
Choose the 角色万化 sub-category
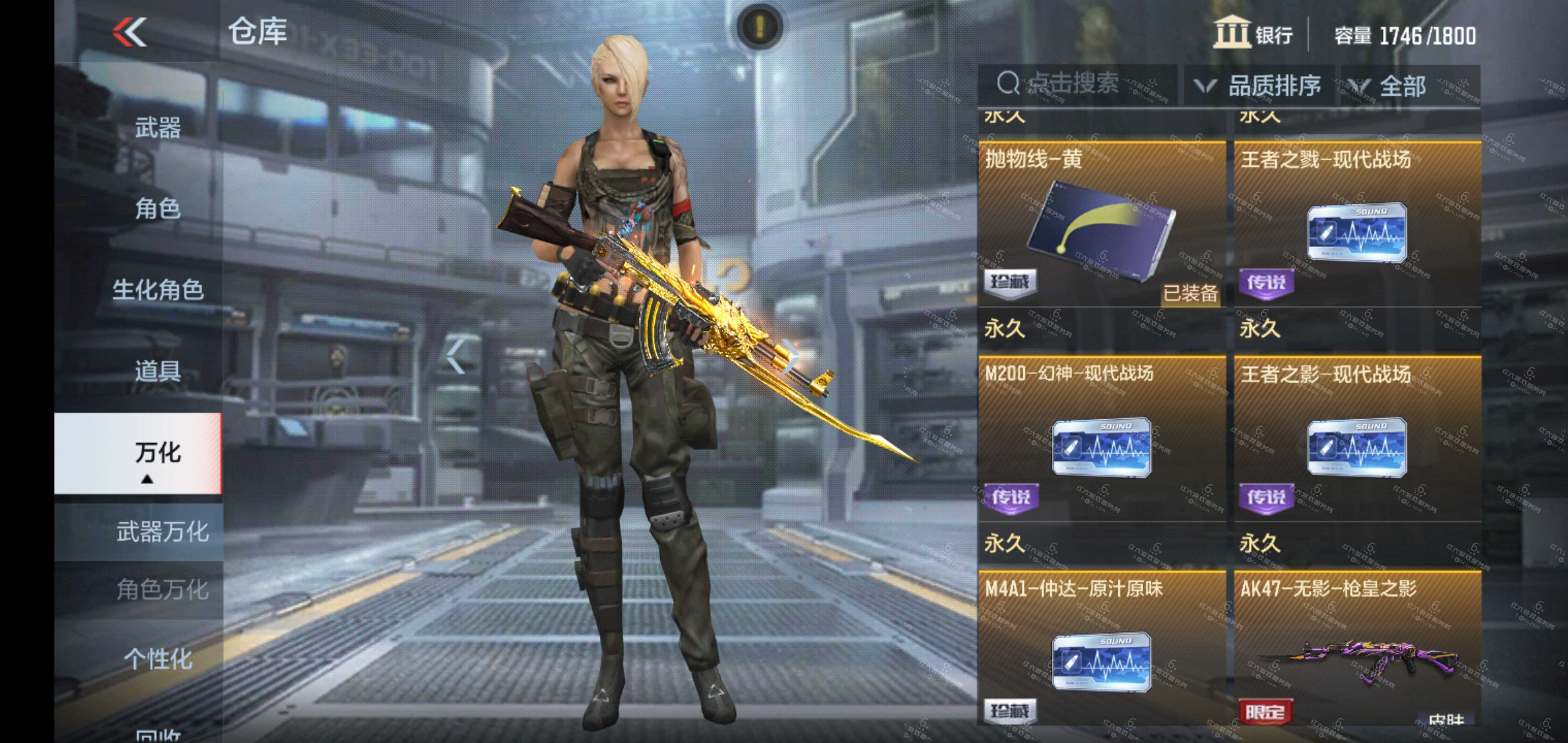click(162, 590)
